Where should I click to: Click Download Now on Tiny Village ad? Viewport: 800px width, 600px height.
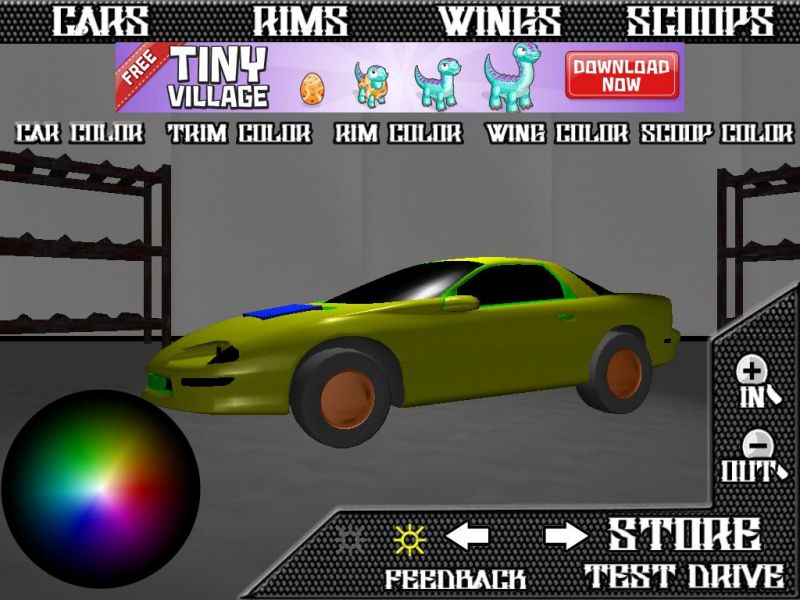tap(620, 76)
